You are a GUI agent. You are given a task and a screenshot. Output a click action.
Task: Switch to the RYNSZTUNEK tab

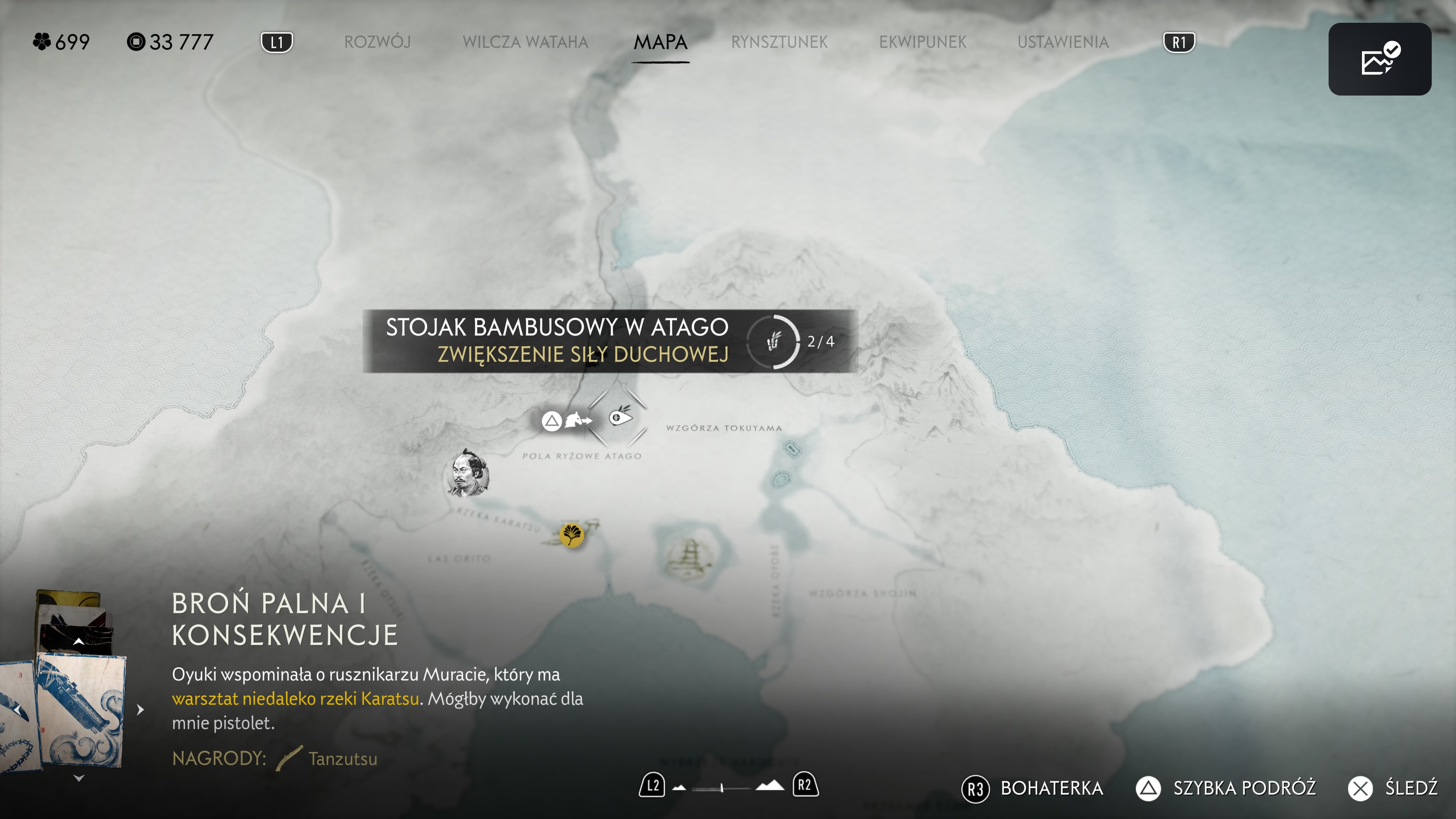pyautogui.click(x=779, y=42)
